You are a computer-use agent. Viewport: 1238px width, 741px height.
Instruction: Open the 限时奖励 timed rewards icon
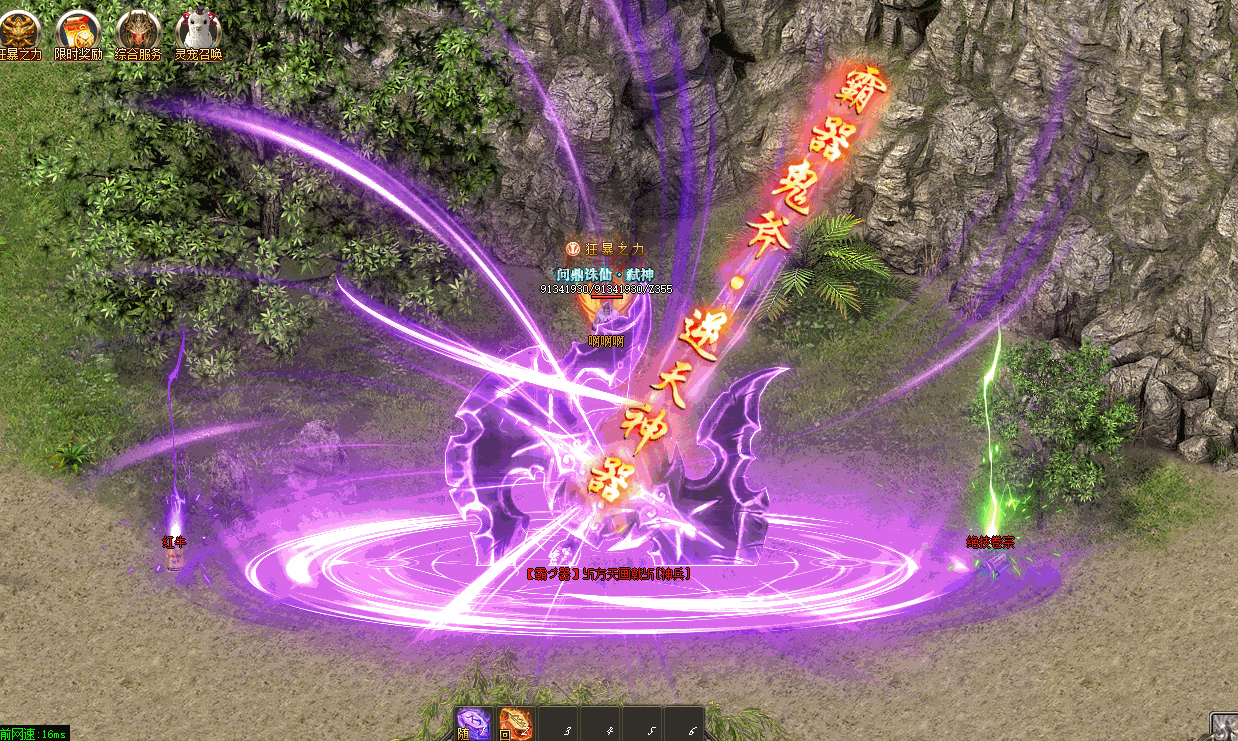click(78, 30)
